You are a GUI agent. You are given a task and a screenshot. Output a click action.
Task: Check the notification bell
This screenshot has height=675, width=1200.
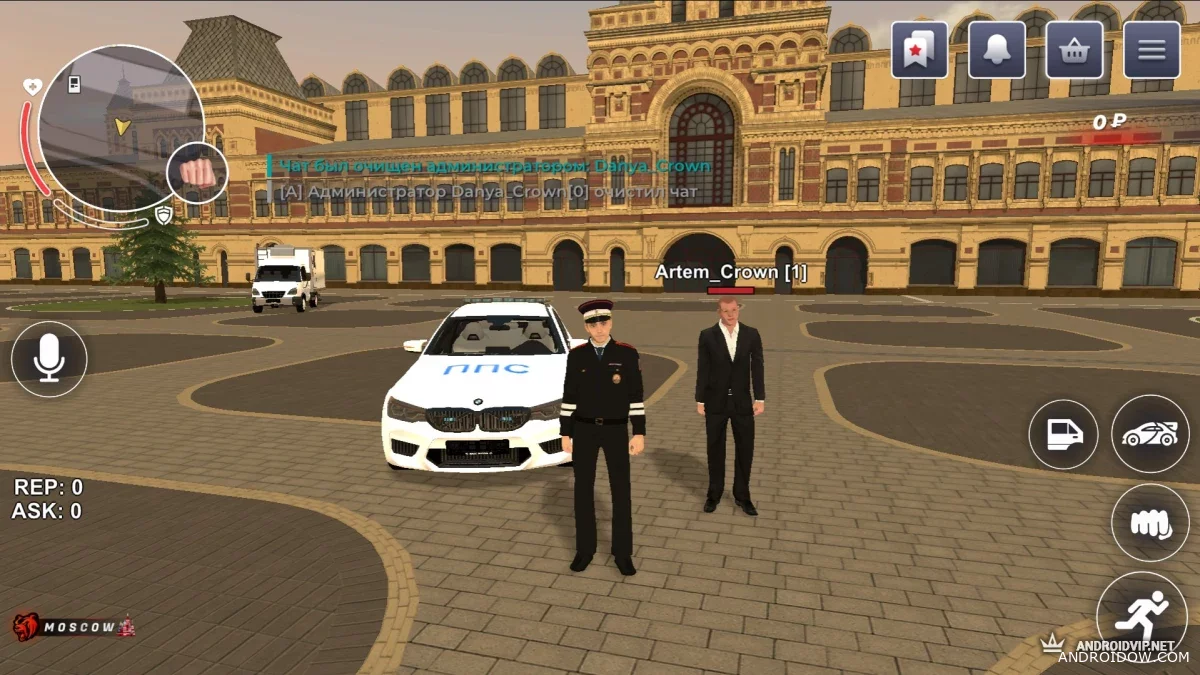(x=997, y=50)
